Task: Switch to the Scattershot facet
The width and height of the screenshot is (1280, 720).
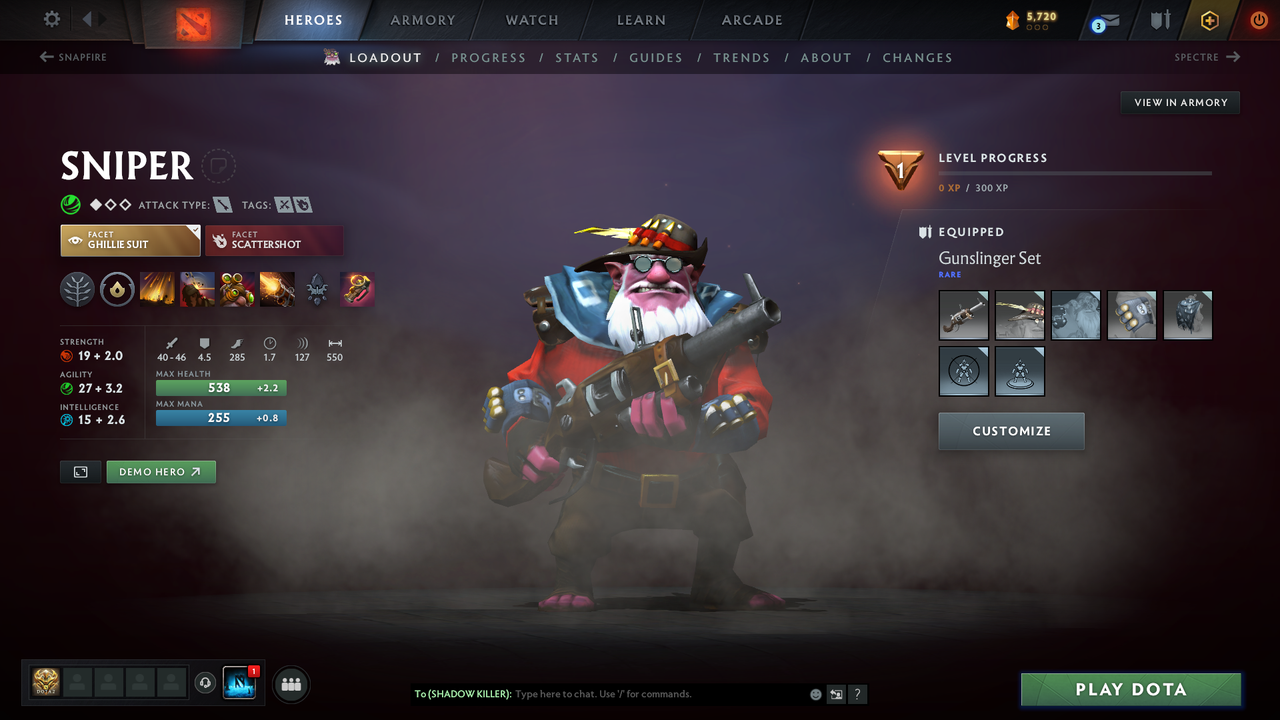Action: (274, 240)
